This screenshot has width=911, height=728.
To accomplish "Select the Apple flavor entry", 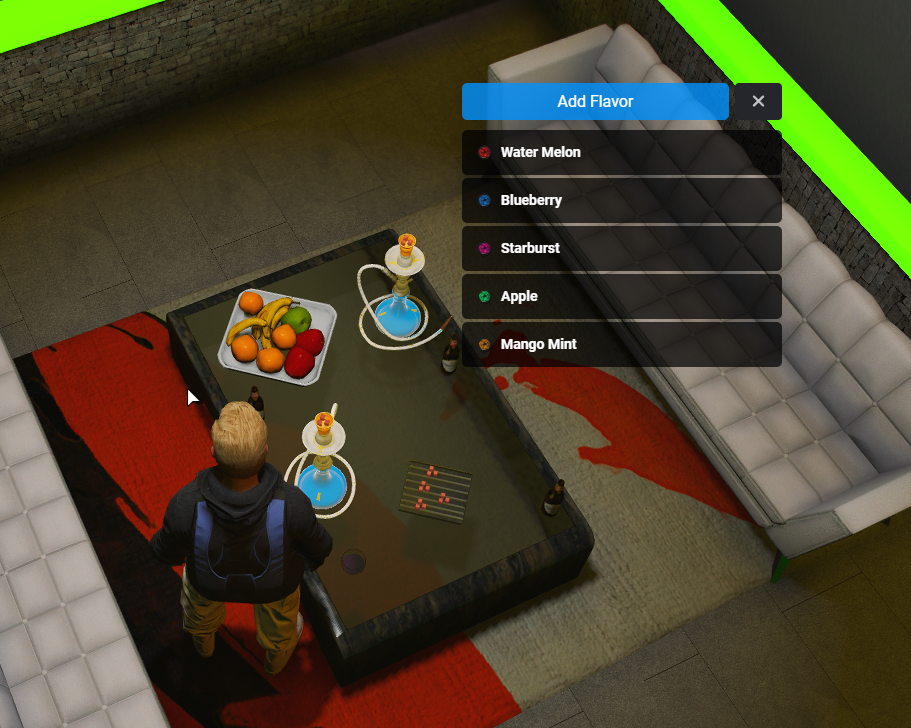I will 621,296.
